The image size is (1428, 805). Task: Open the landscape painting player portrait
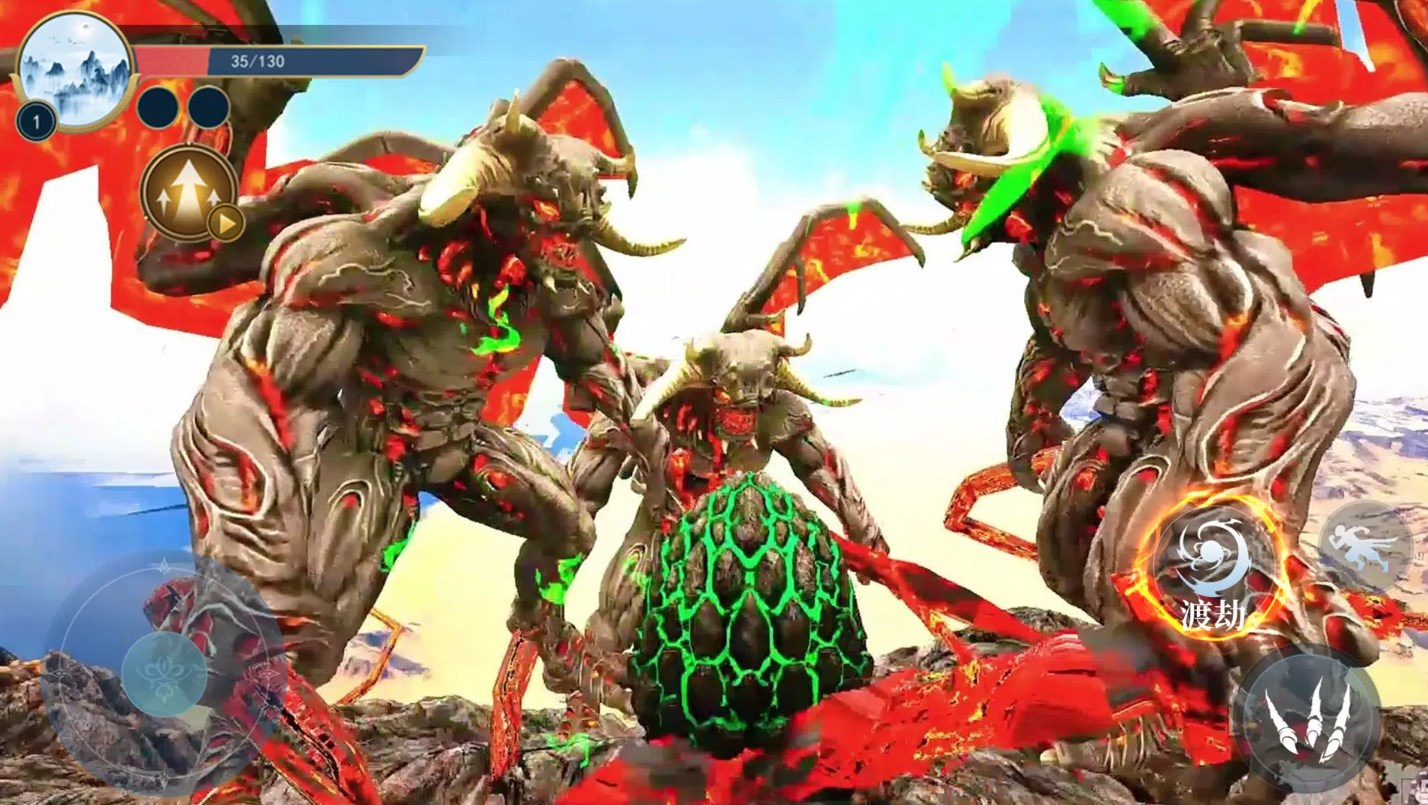76,68
